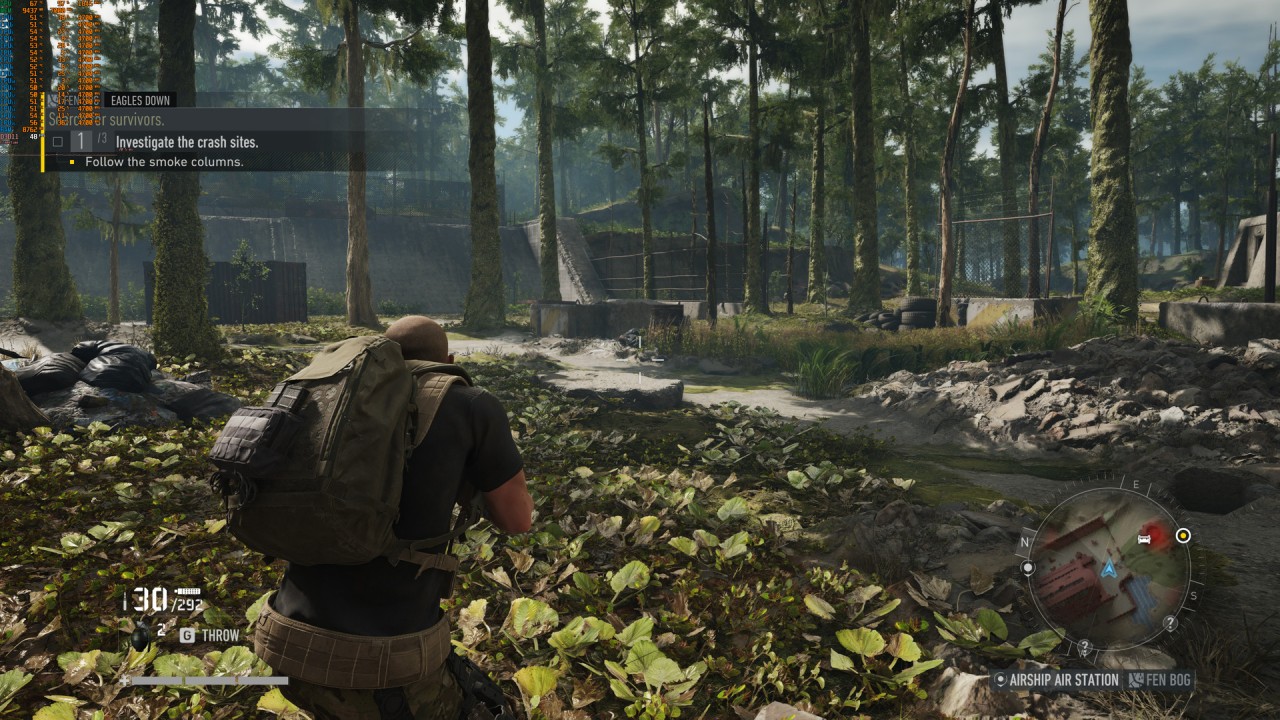Select the Airship Air Station location label
Image resolution: width=1280 pixels, height=720 pixels.
[1063, 681]
